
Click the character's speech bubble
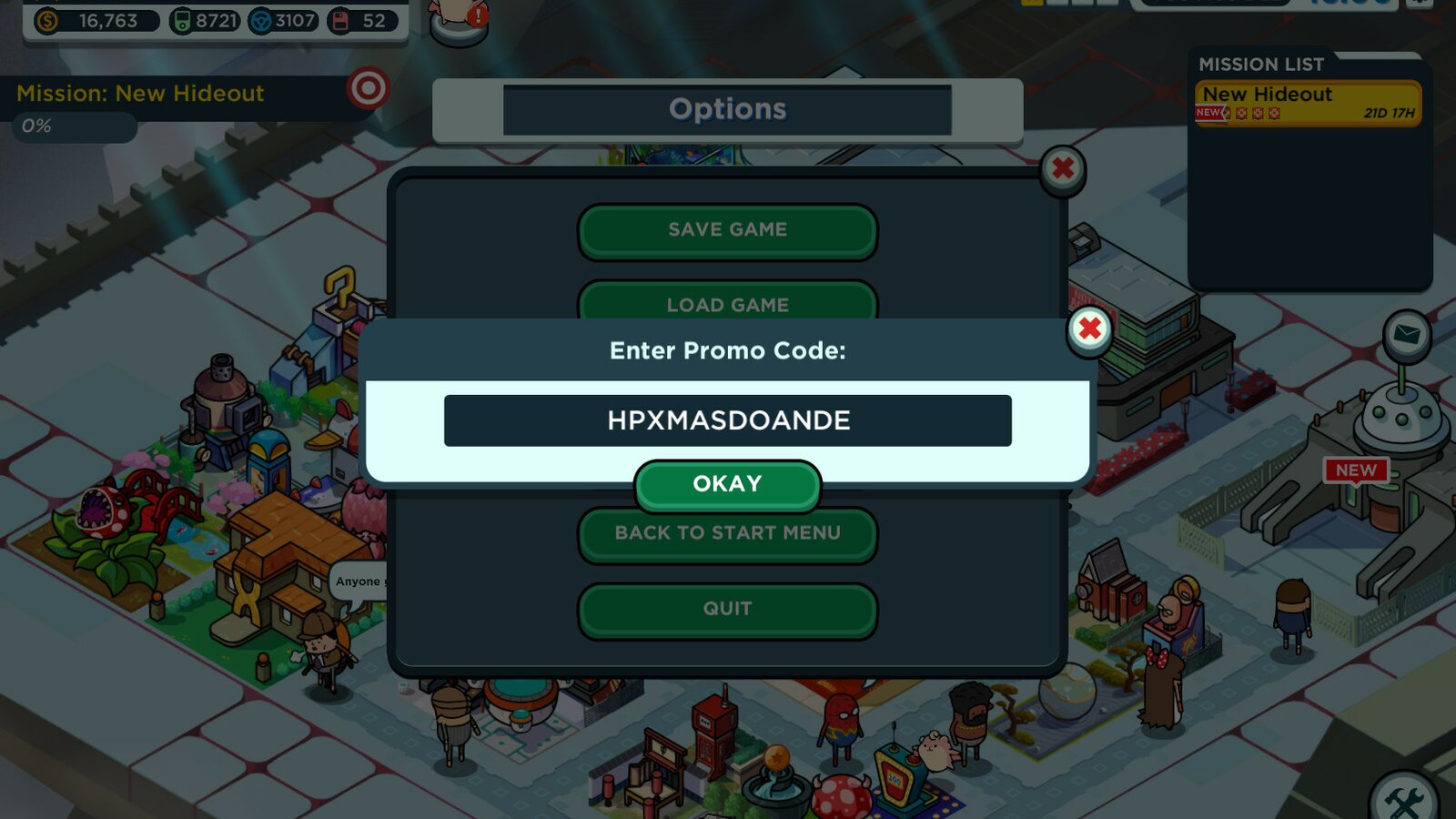(x=363, y=581)
